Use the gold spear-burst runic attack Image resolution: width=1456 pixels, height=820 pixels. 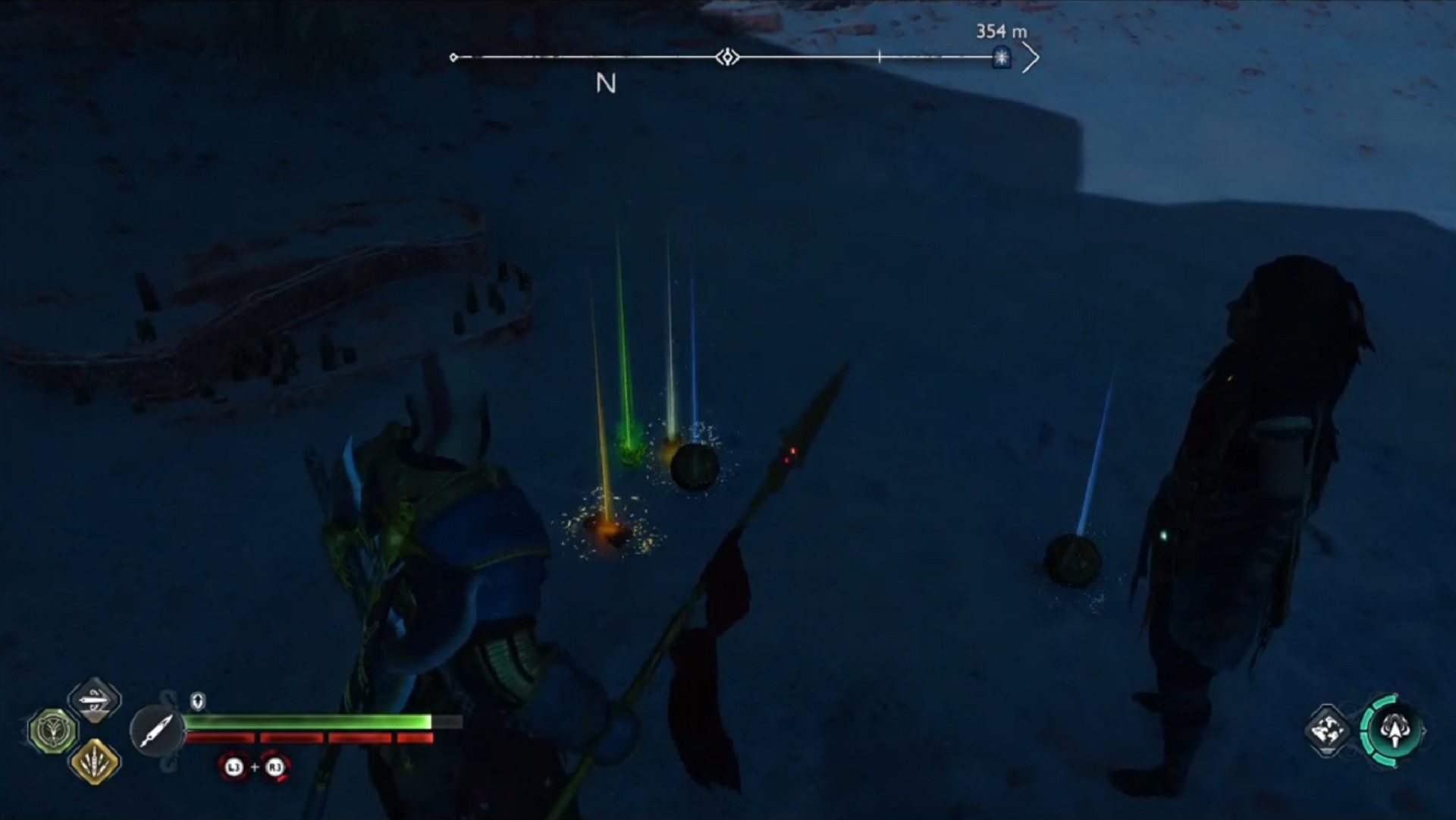(x=95, y=762)
